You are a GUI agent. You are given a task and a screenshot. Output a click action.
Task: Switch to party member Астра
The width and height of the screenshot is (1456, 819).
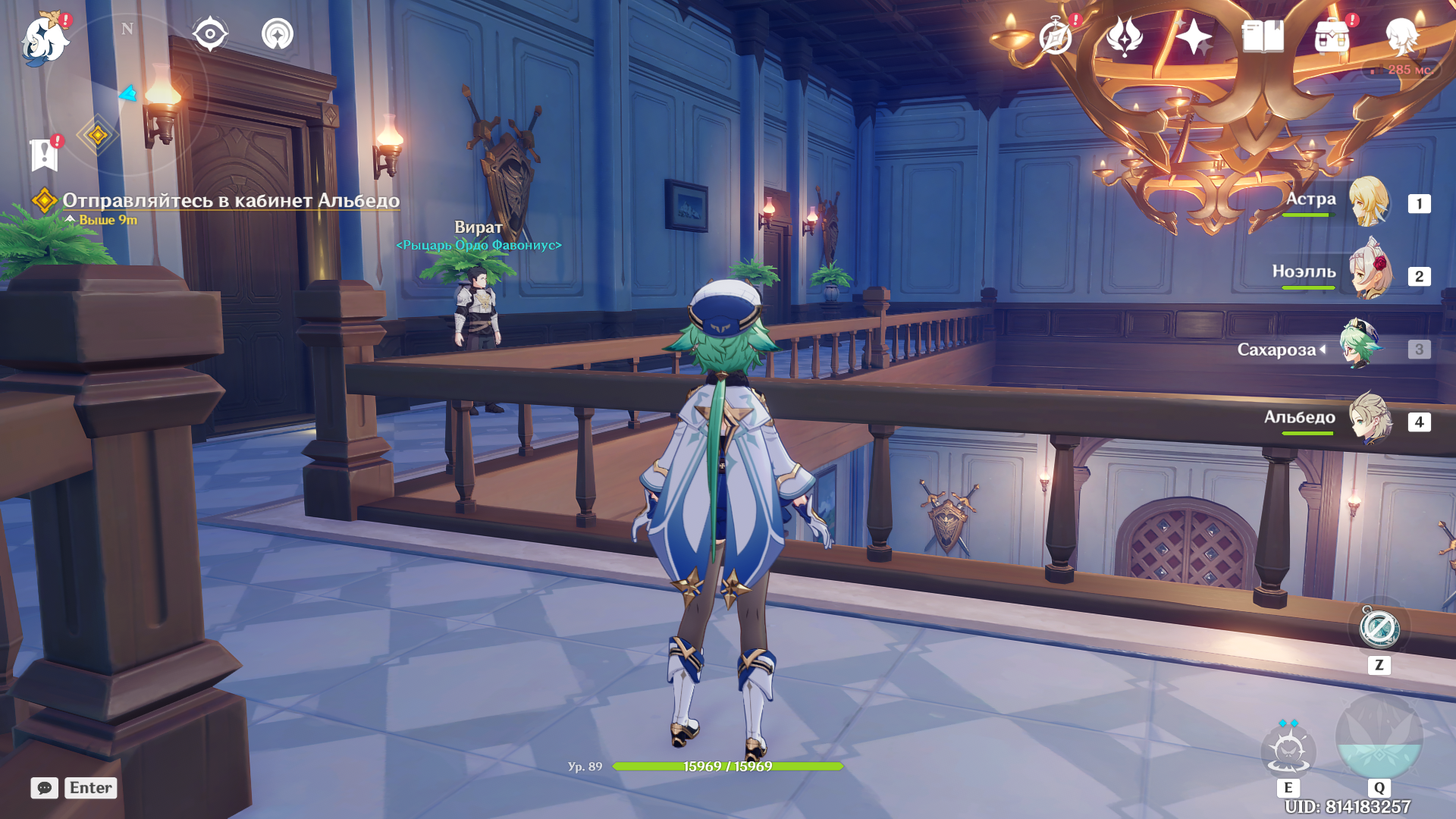1368,202
